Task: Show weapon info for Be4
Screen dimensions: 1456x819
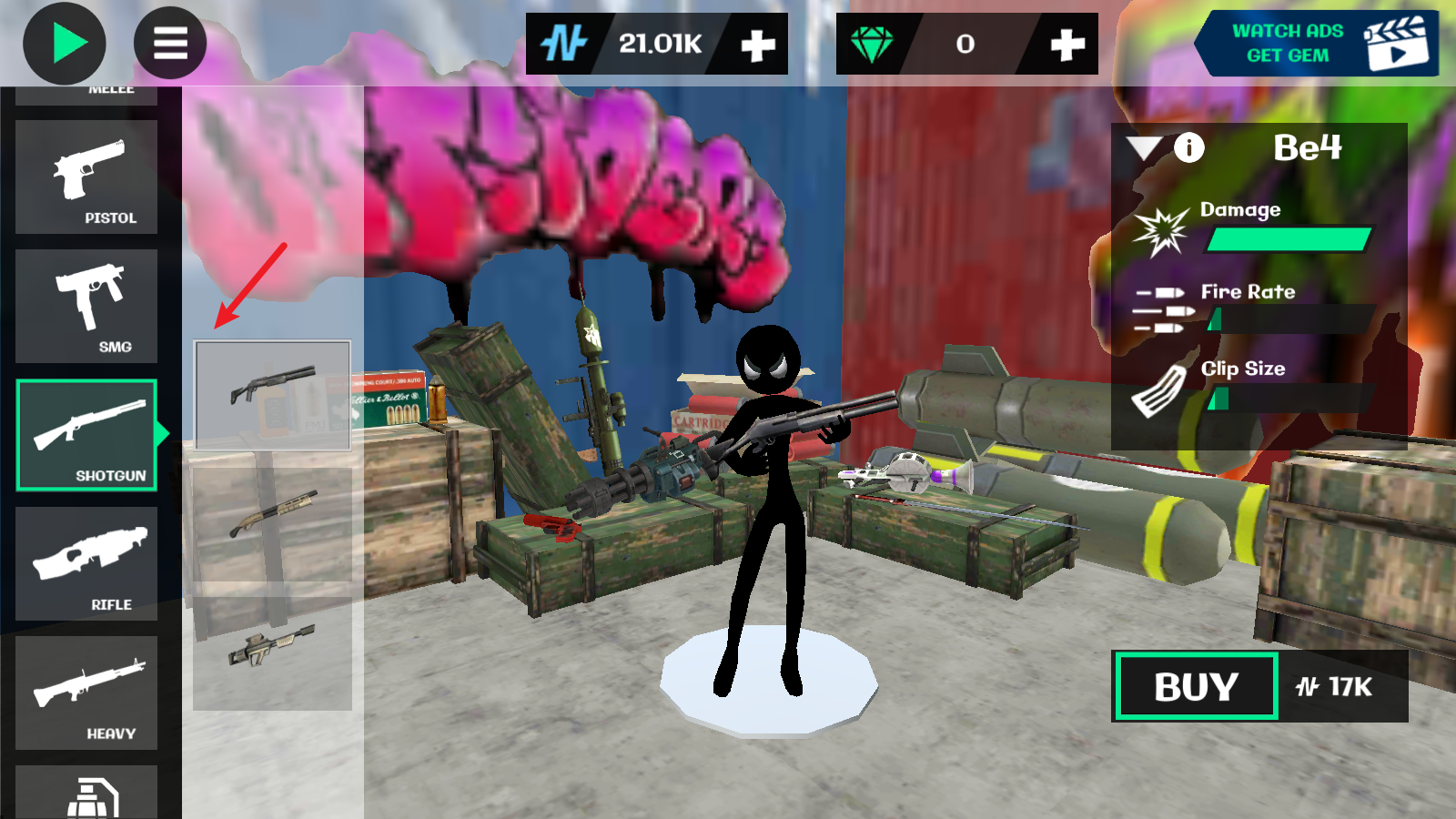Action: [1188, 147]
